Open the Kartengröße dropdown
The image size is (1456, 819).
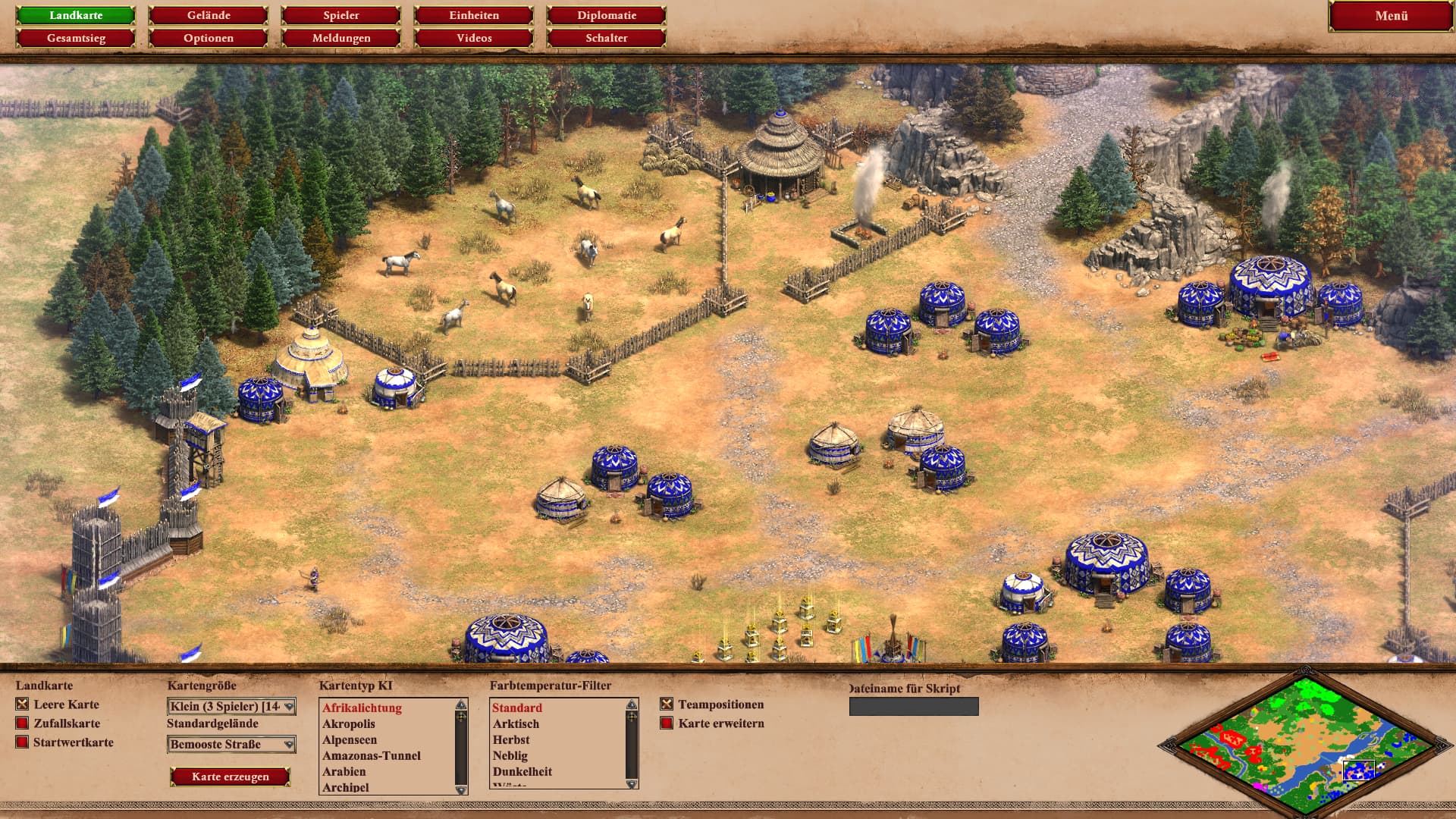pos(231,707)
